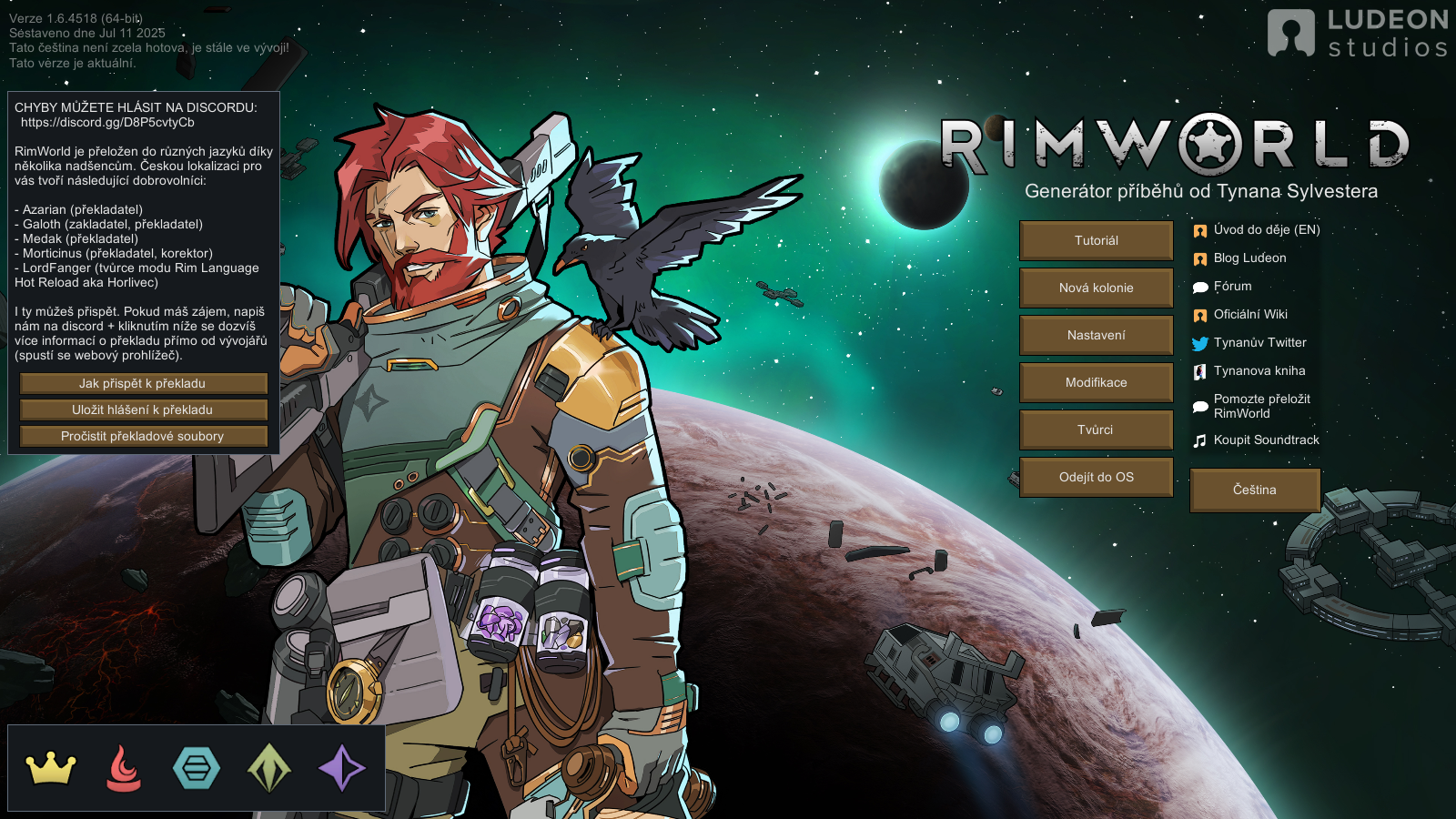Click the yellow crown expansion icon
This screenshot has height=819, width=1456.
pyautogui.click(x=51, y=768)
